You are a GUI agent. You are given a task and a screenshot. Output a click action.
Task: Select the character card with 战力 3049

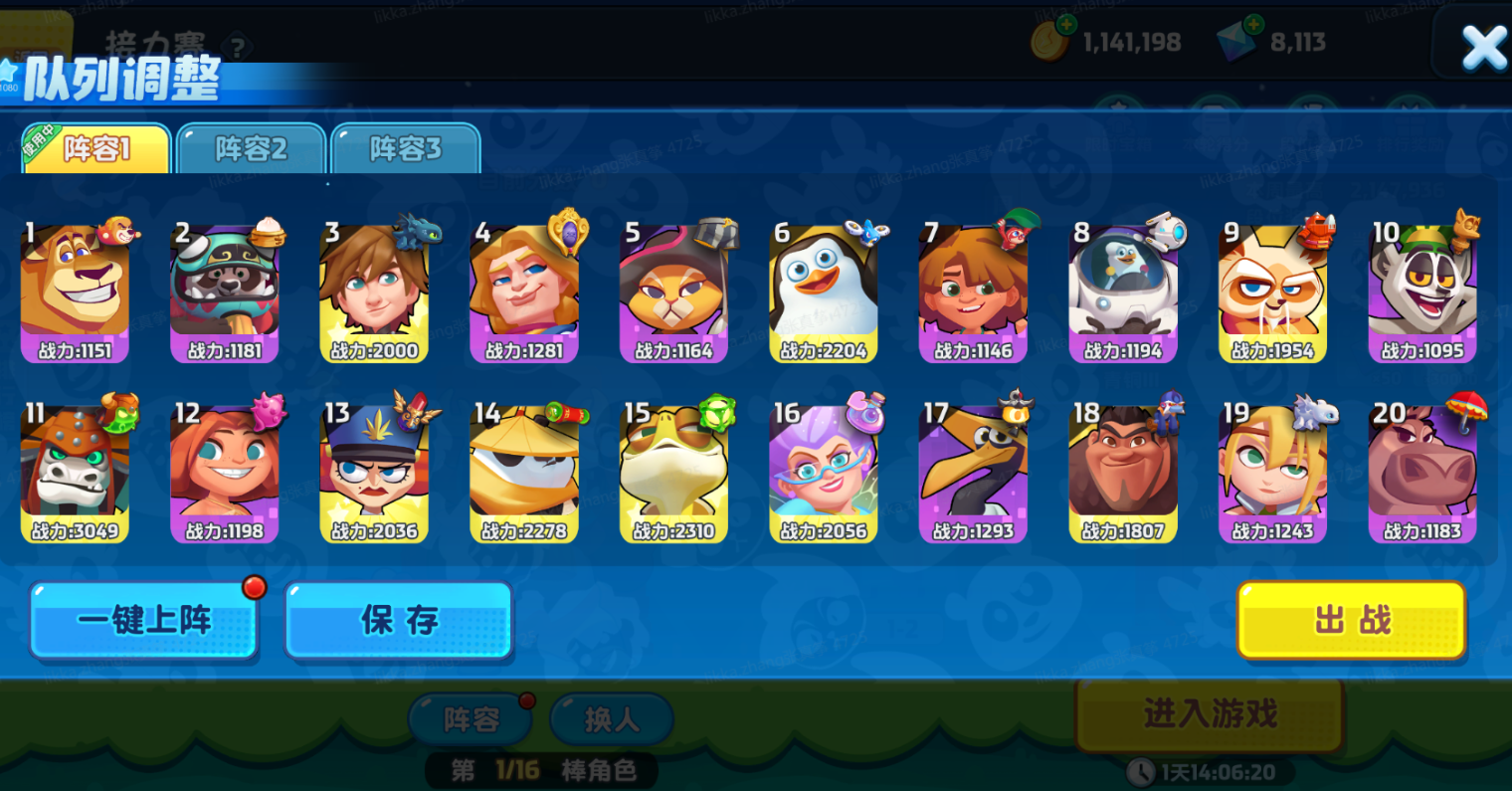click(76, 468)
